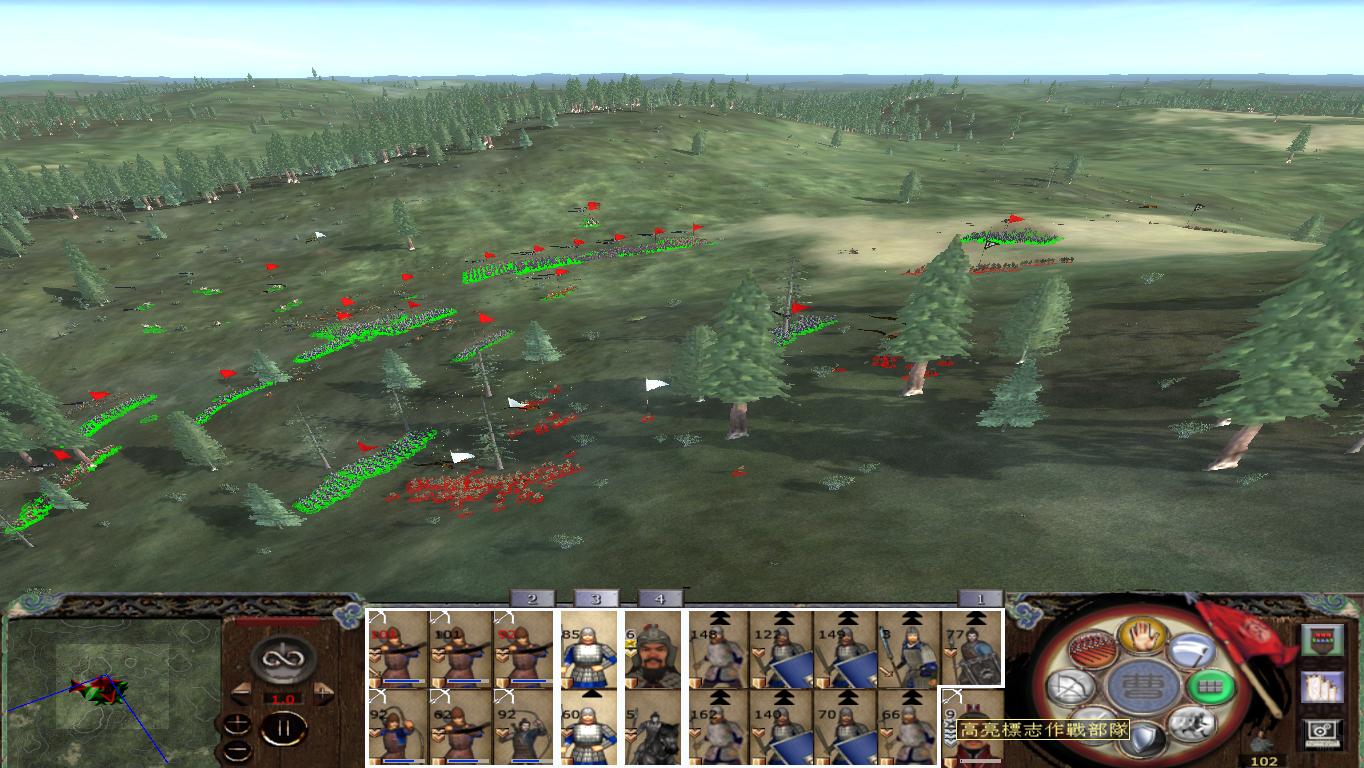Image resolution: width=1364 pixels, height=768 pixels.
Task: Toggle unlimited time infinity button
Action: point(283,657)
